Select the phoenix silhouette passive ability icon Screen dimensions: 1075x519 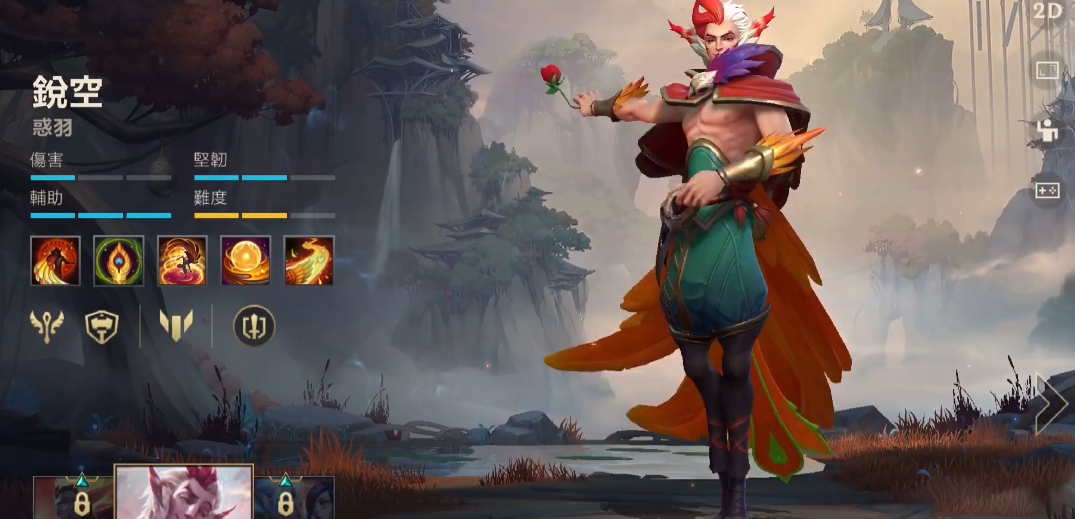click(55, 260)
